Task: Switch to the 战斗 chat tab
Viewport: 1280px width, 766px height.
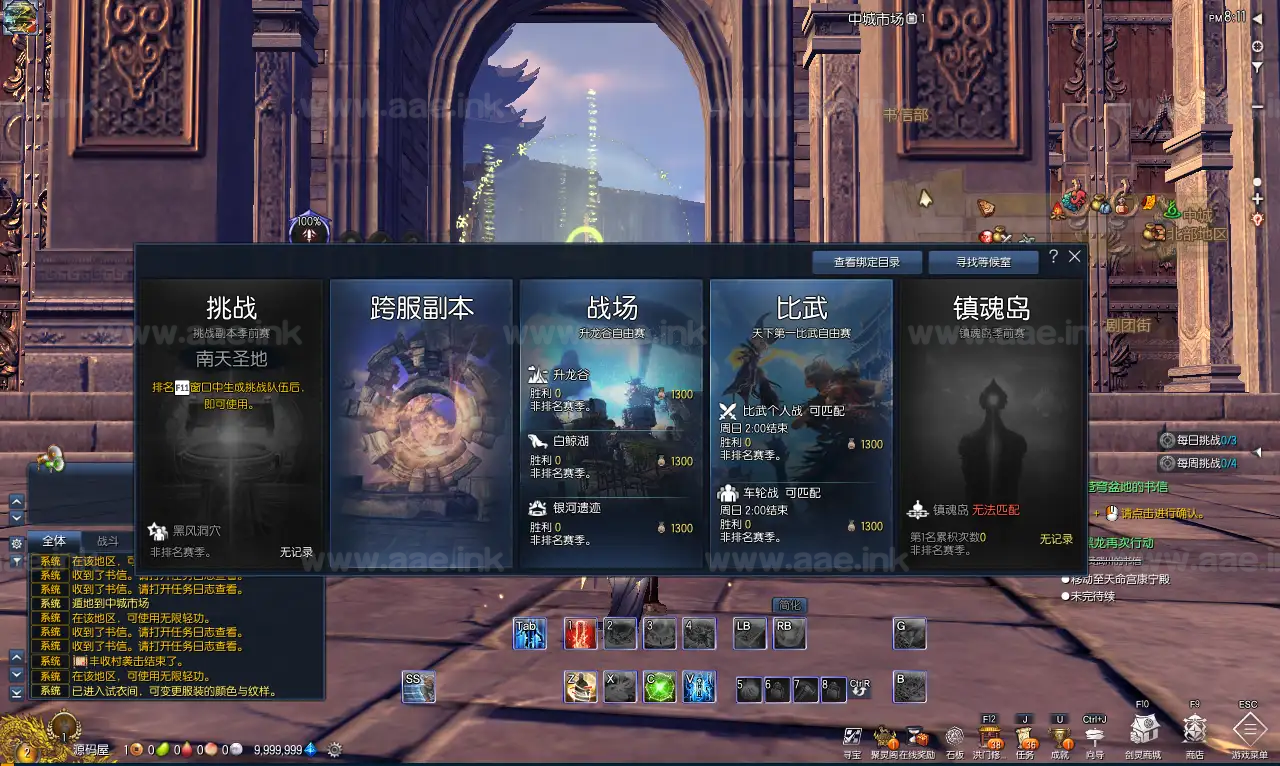Action: [107, 541]
